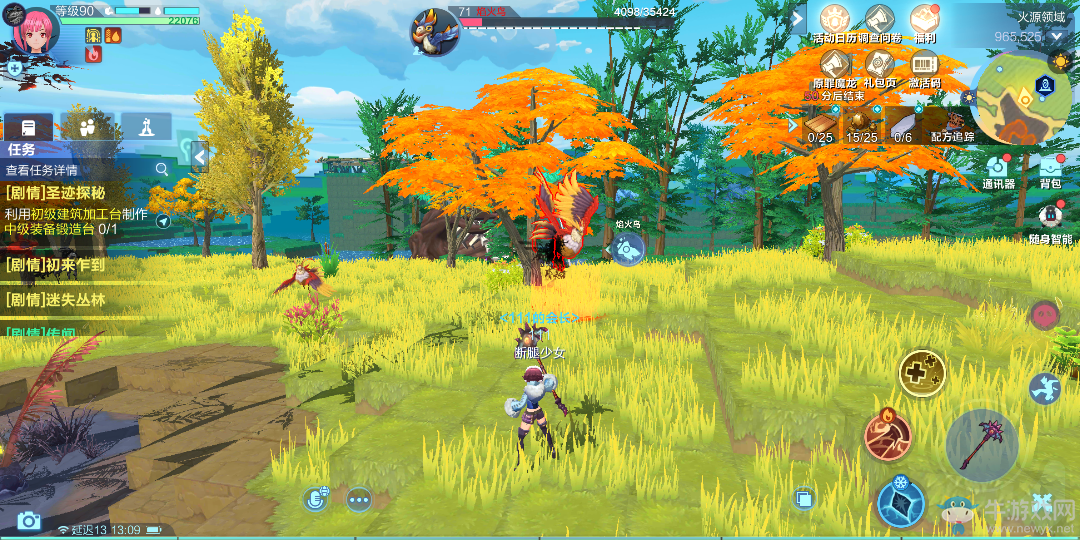The image size is (1080, 540).
Task: Open the circular minimap
Action: click(x=1019, y=99)
